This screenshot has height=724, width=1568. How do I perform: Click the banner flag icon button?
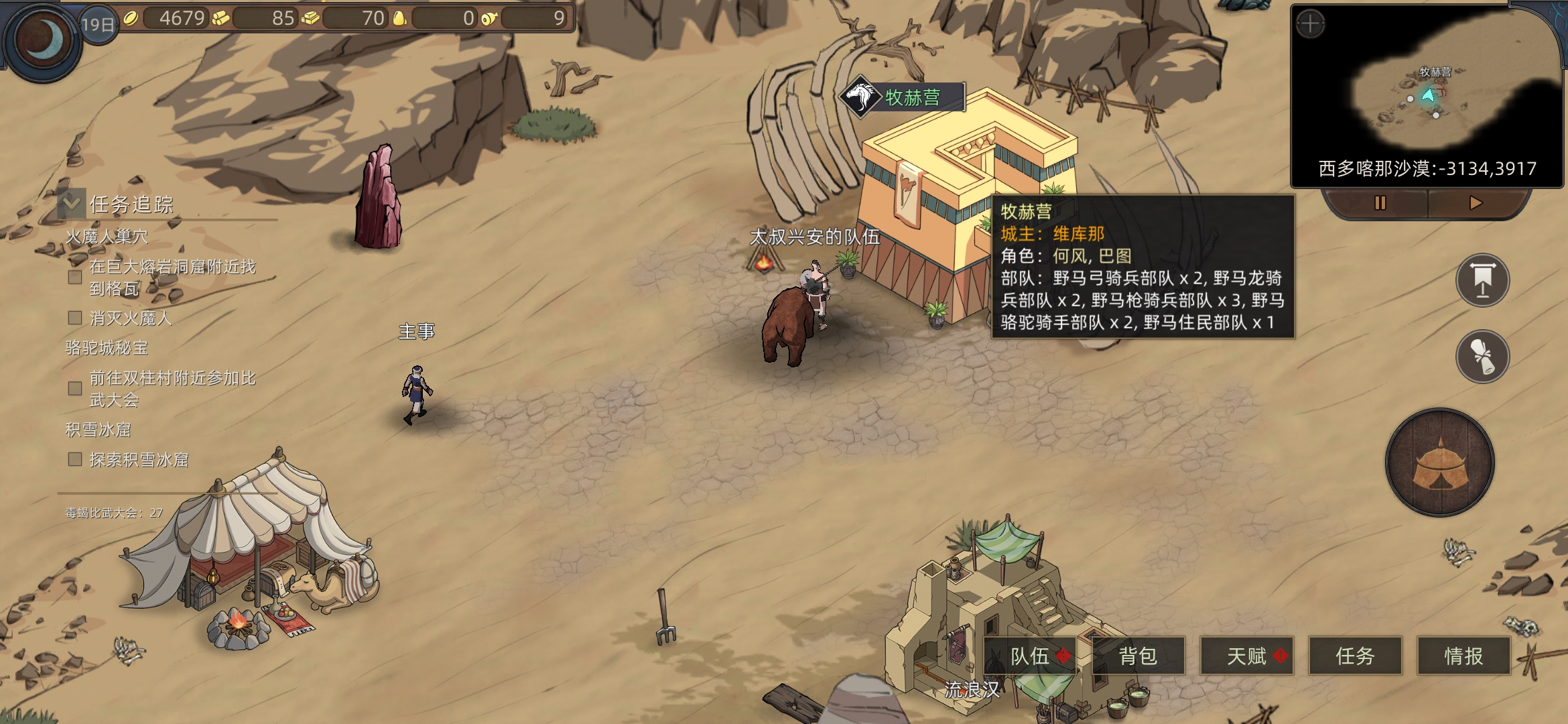pyautogui.click(x=1482, y=280)
